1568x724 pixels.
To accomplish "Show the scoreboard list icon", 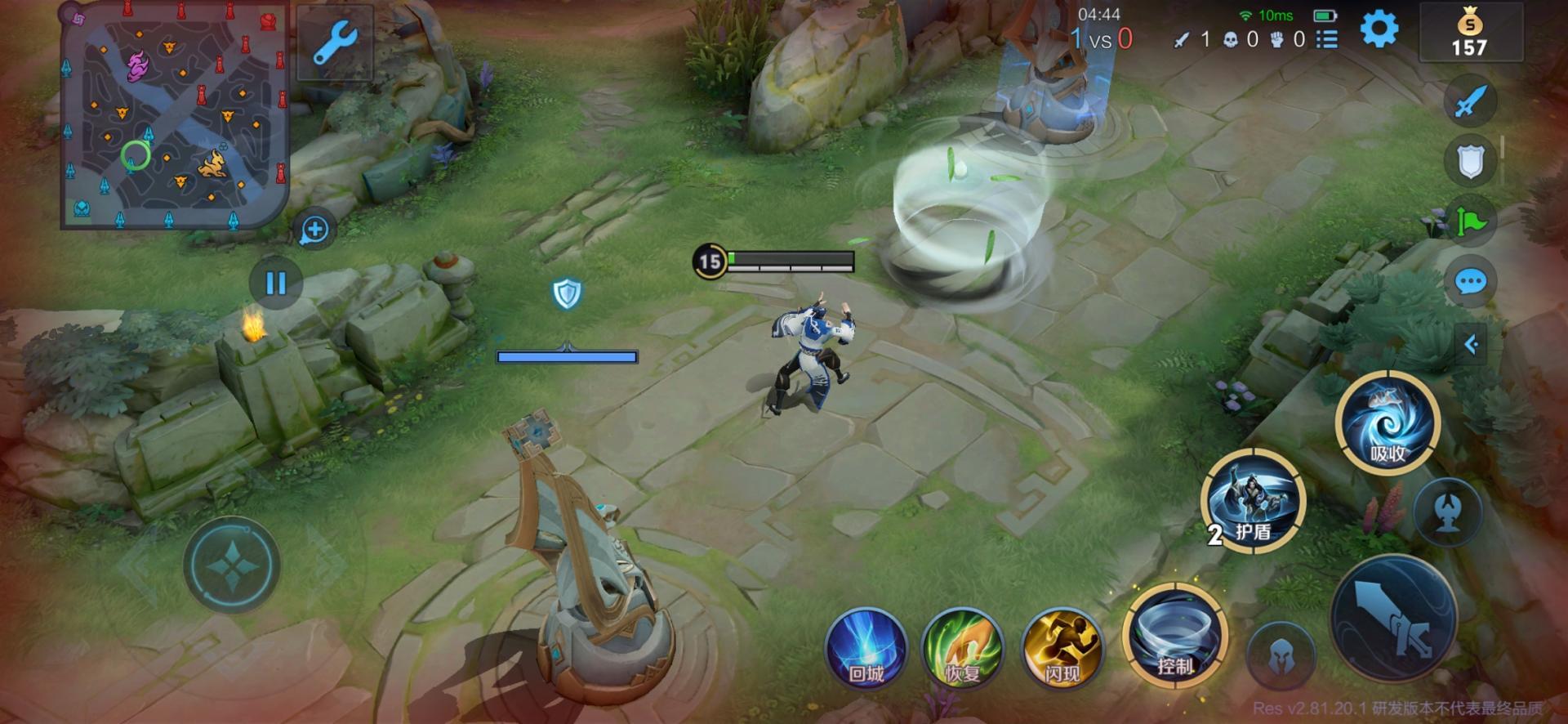I will click(1327, 39).
